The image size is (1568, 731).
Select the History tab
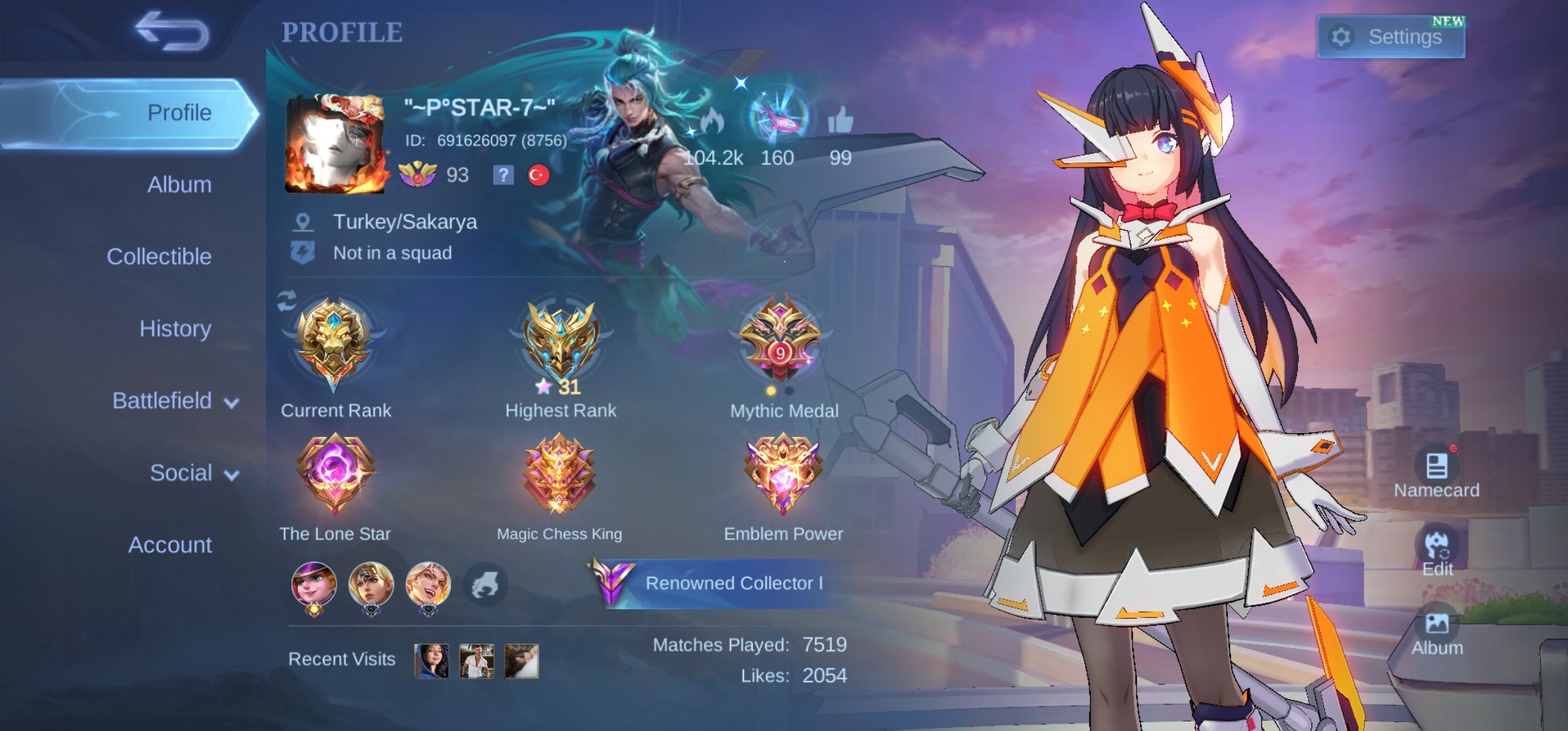coord(175,329)
